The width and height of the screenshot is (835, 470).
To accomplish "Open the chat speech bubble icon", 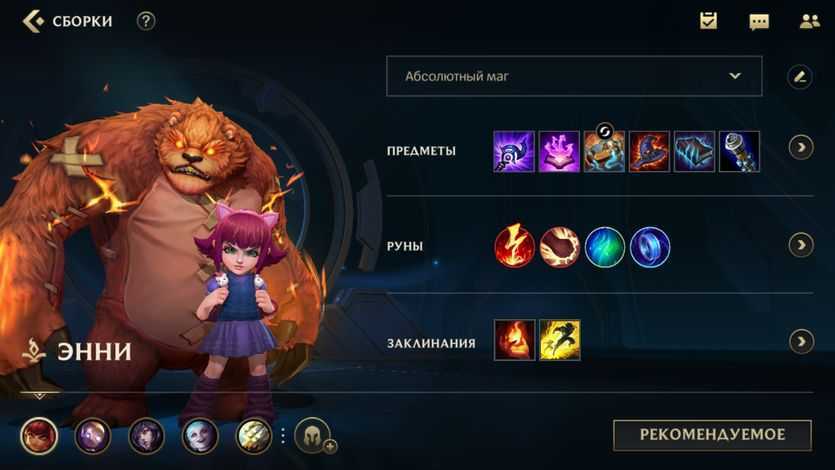I will tap(759, 21).
